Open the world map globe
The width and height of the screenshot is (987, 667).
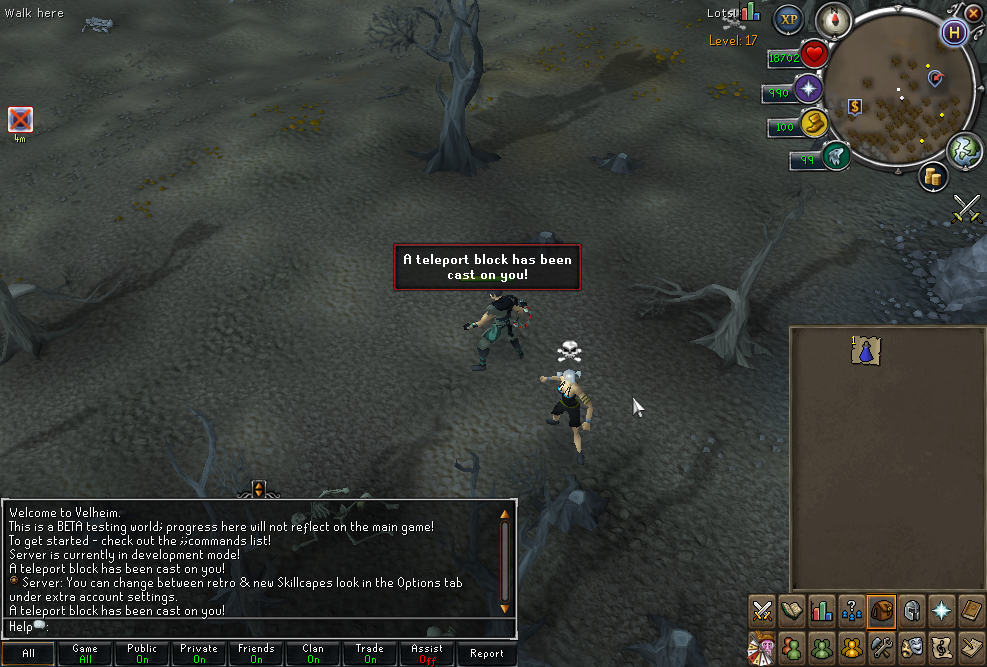pos(964,150)
